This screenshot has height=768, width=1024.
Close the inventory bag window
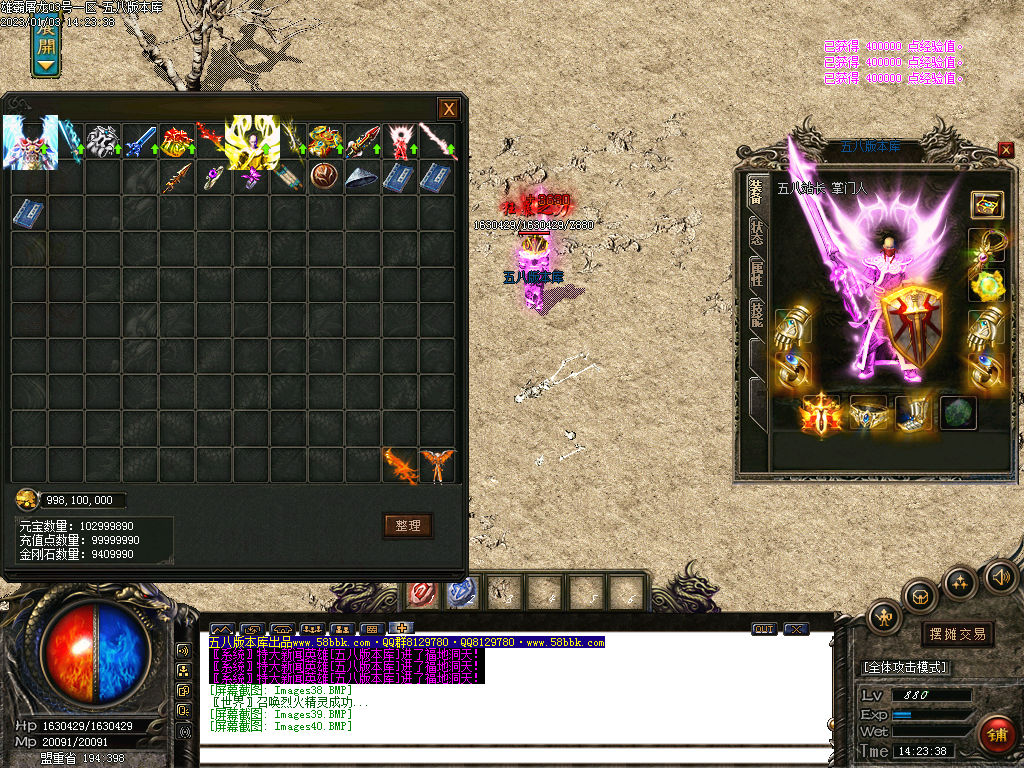449,109
